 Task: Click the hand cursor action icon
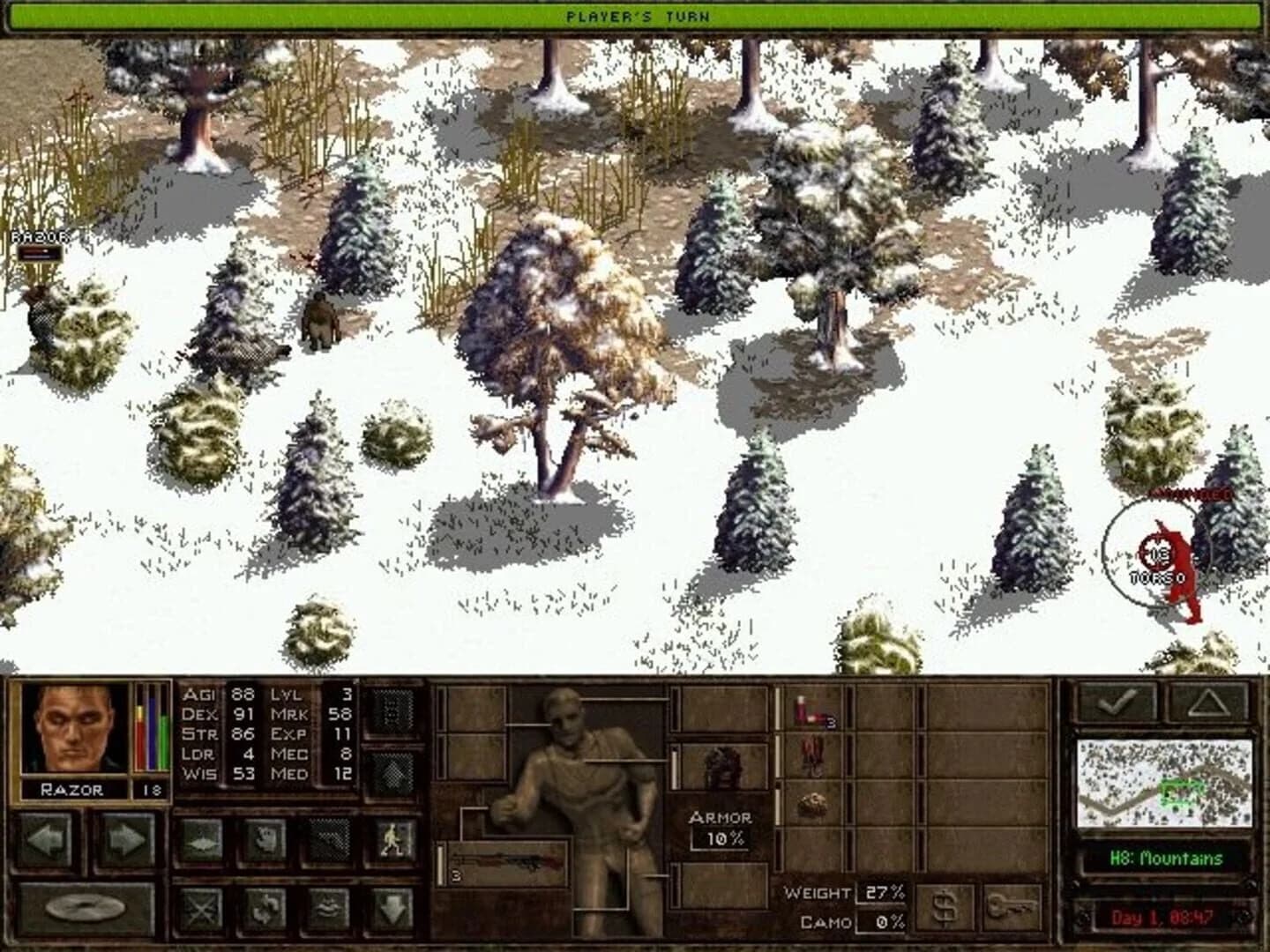[265, 841]
